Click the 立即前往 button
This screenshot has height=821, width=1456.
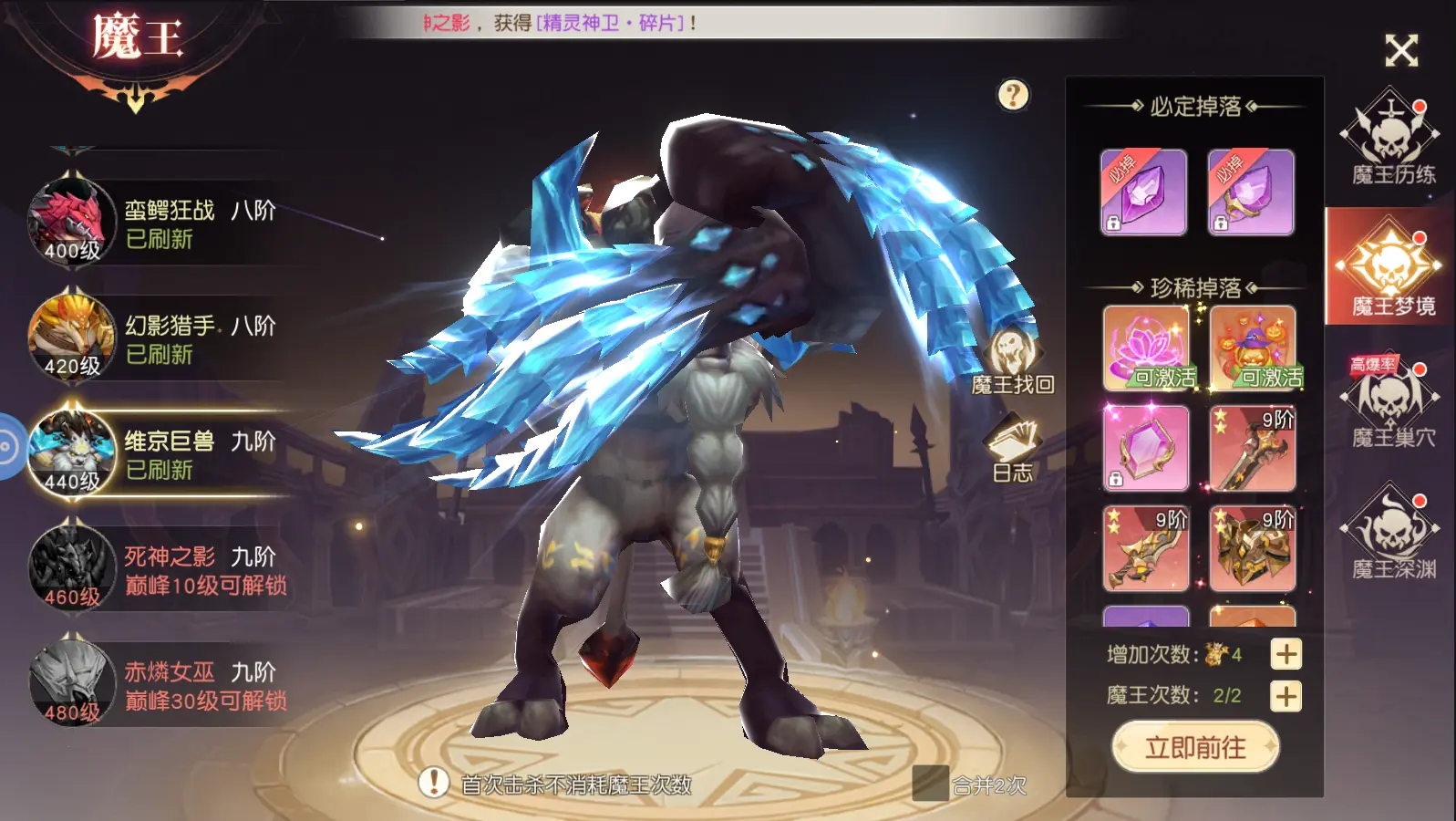(x=1195, y=748)
